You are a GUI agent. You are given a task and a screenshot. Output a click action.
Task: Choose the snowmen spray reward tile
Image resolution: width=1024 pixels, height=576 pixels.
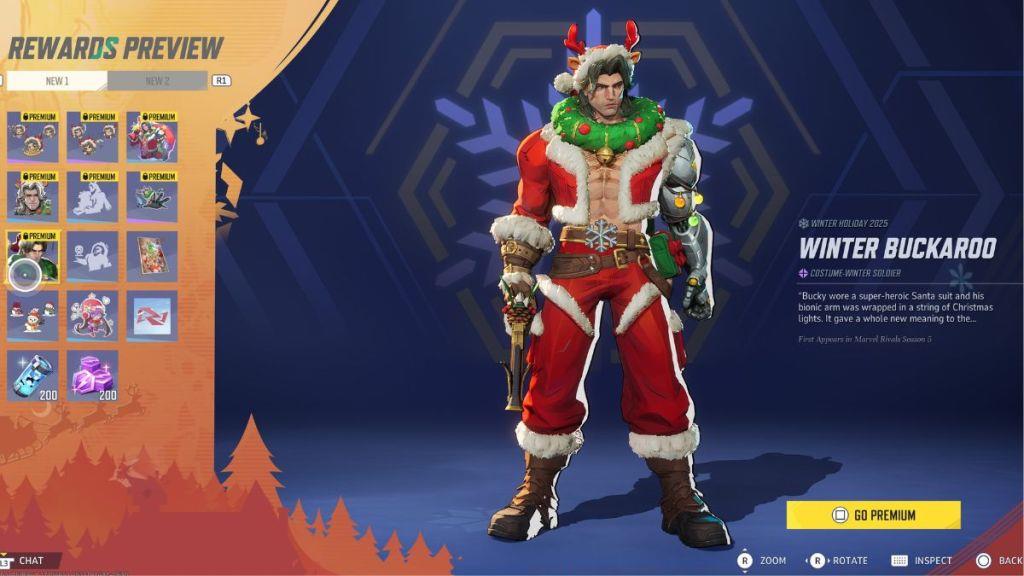click(33, 315)
